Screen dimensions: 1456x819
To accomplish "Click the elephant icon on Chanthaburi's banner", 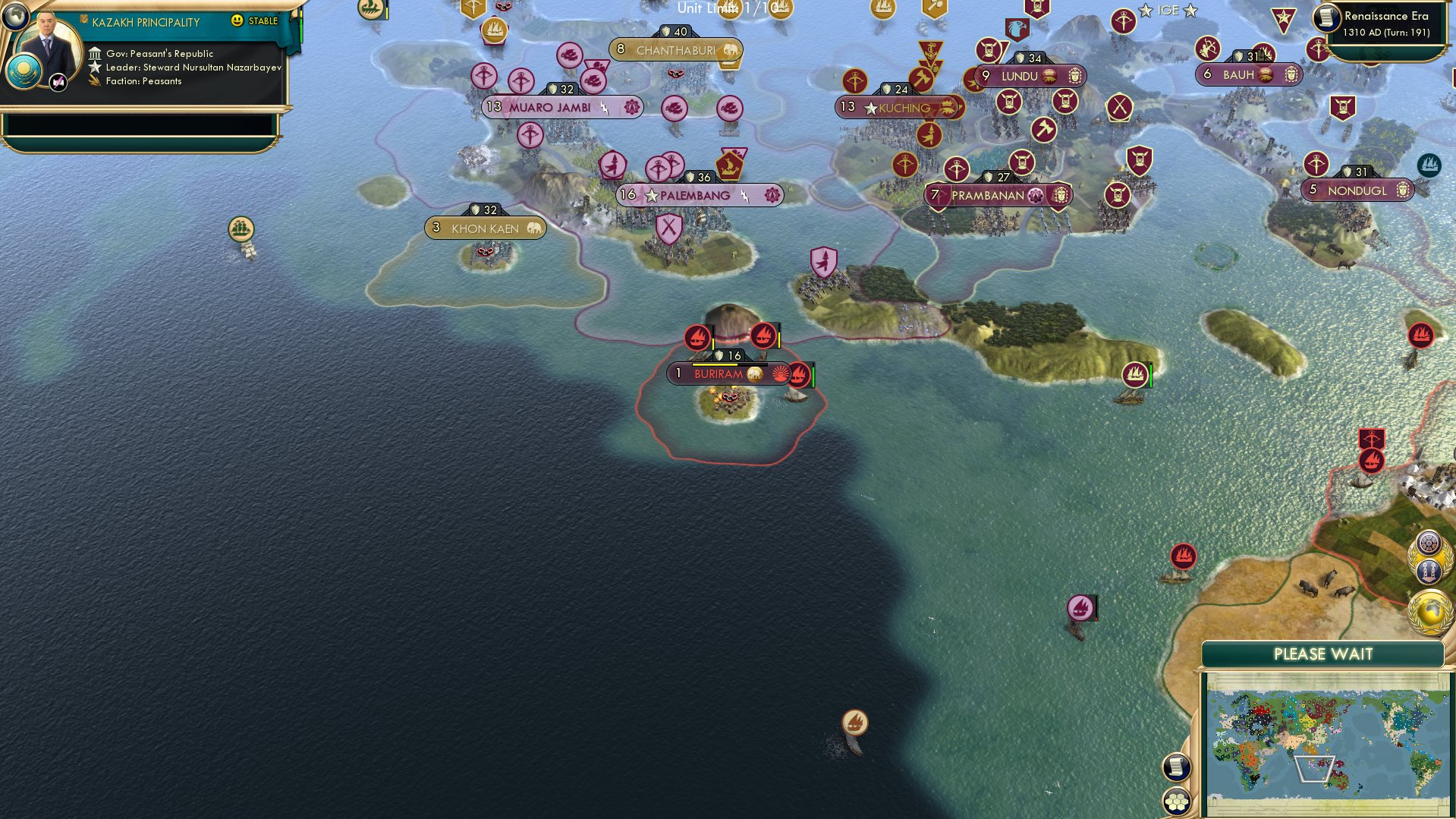I will [x=731, y=50].
